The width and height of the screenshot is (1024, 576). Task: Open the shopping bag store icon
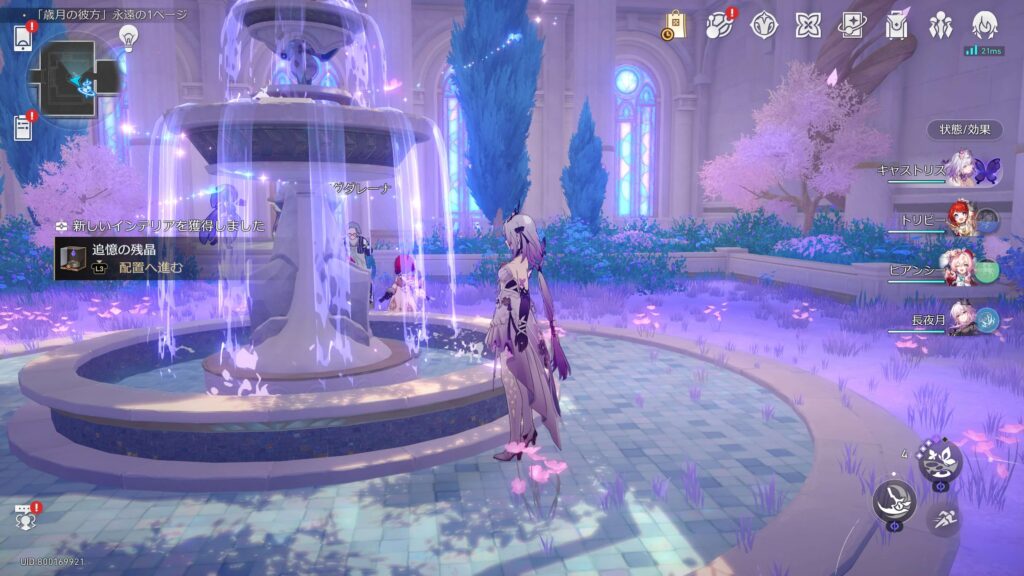674,25
